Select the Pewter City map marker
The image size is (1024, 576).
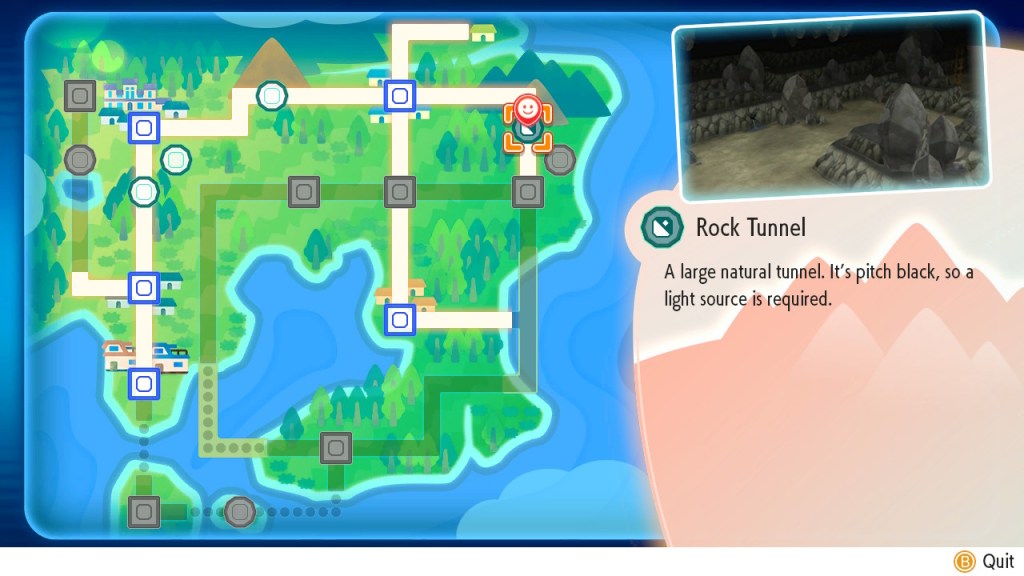[x=144, y=127]
